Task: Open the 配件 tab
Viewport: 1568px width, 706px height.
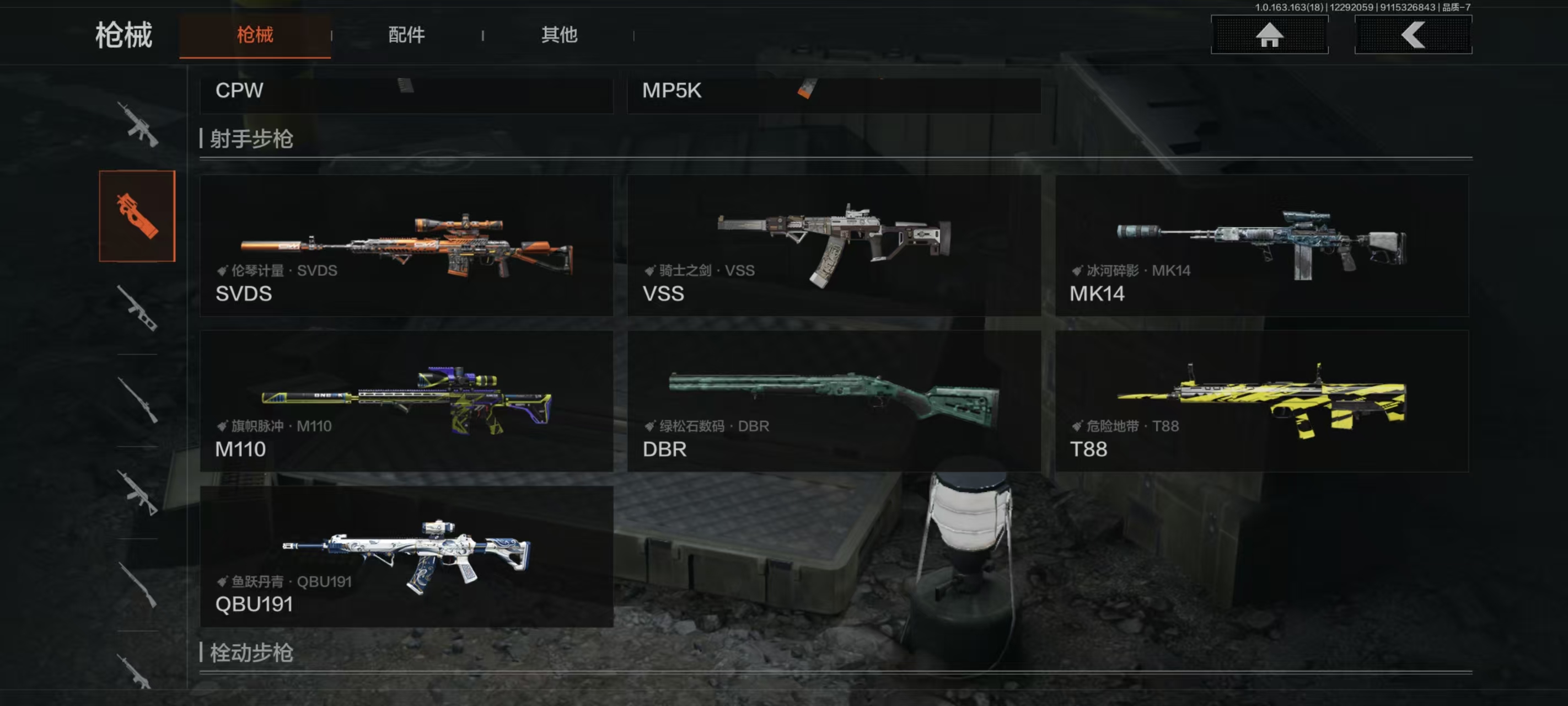Action: (x=406, y=35)
